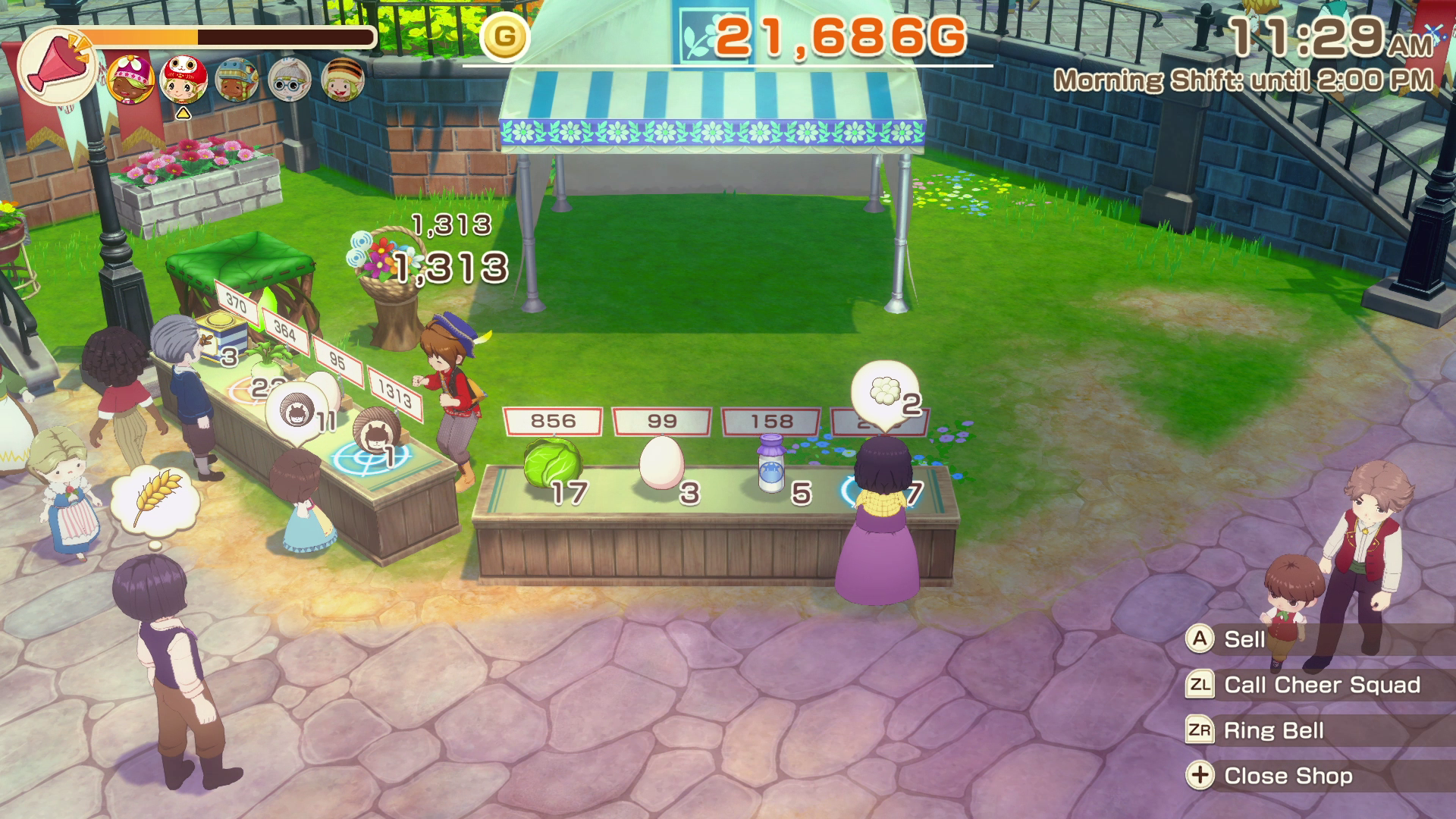
Task: Click the red megaphone cheer icon
Action: 56,66
